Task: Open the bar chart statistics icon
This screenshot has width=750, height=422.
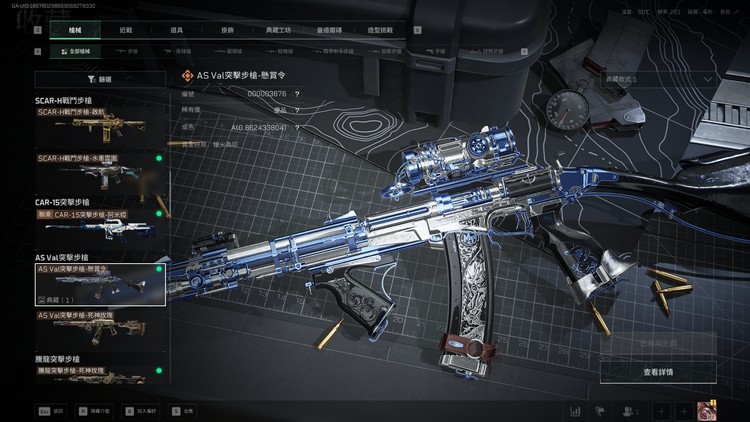Action: [576, 411]
